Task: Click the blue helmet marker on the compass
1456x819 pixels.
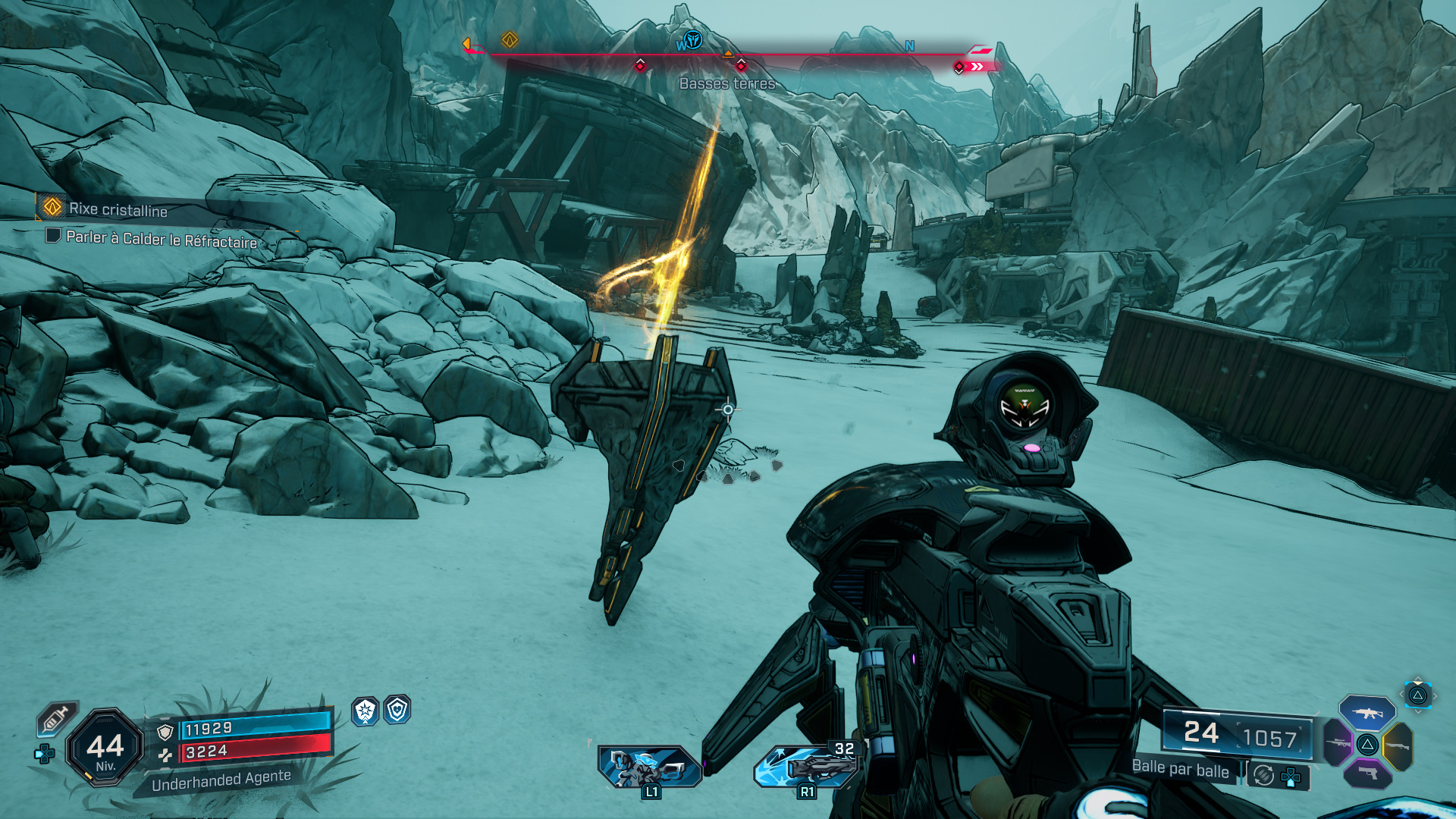Action: click(x=692, y=39)
